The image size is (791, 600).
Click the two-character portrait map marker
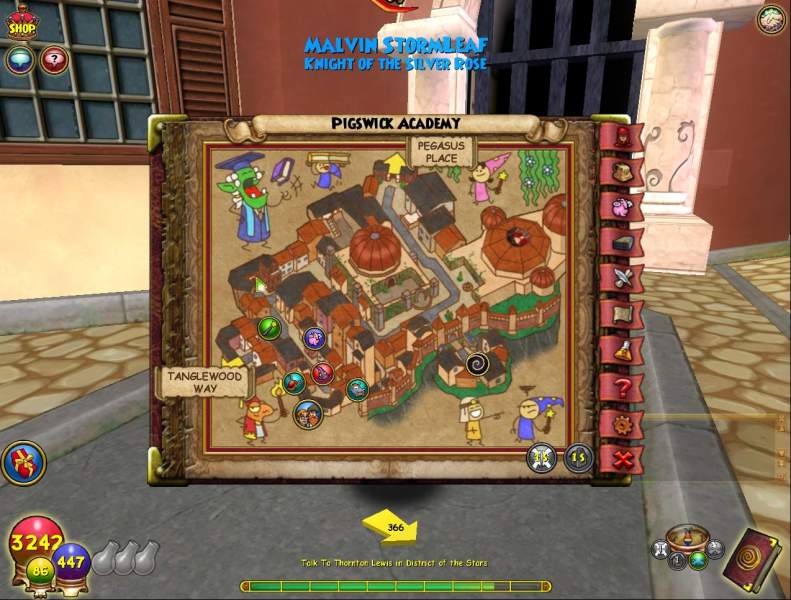[x=308, y=412]
